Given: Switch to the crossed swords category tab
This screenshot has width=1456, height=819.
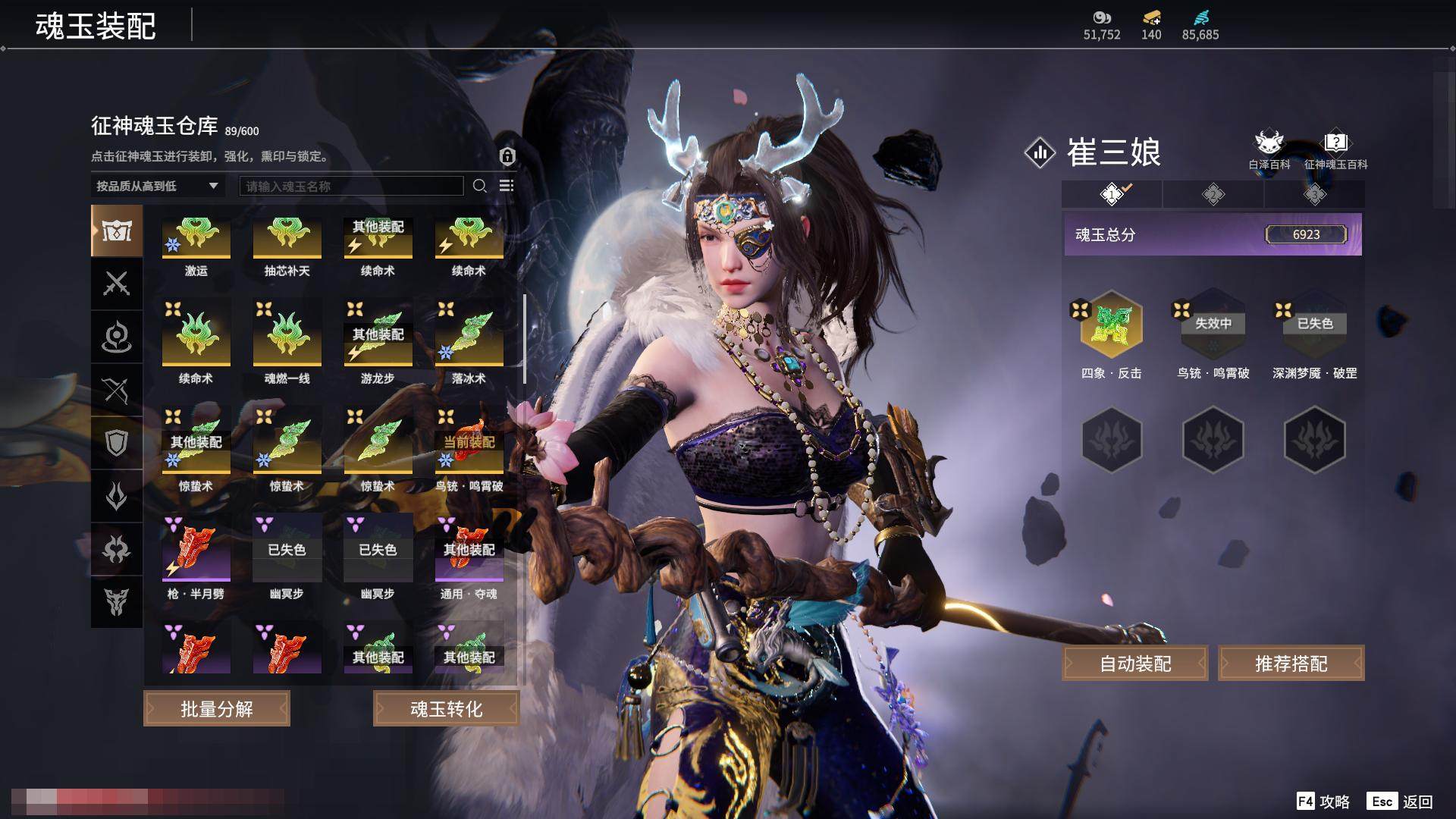Looking at the screenshot, I should point(117,284).
